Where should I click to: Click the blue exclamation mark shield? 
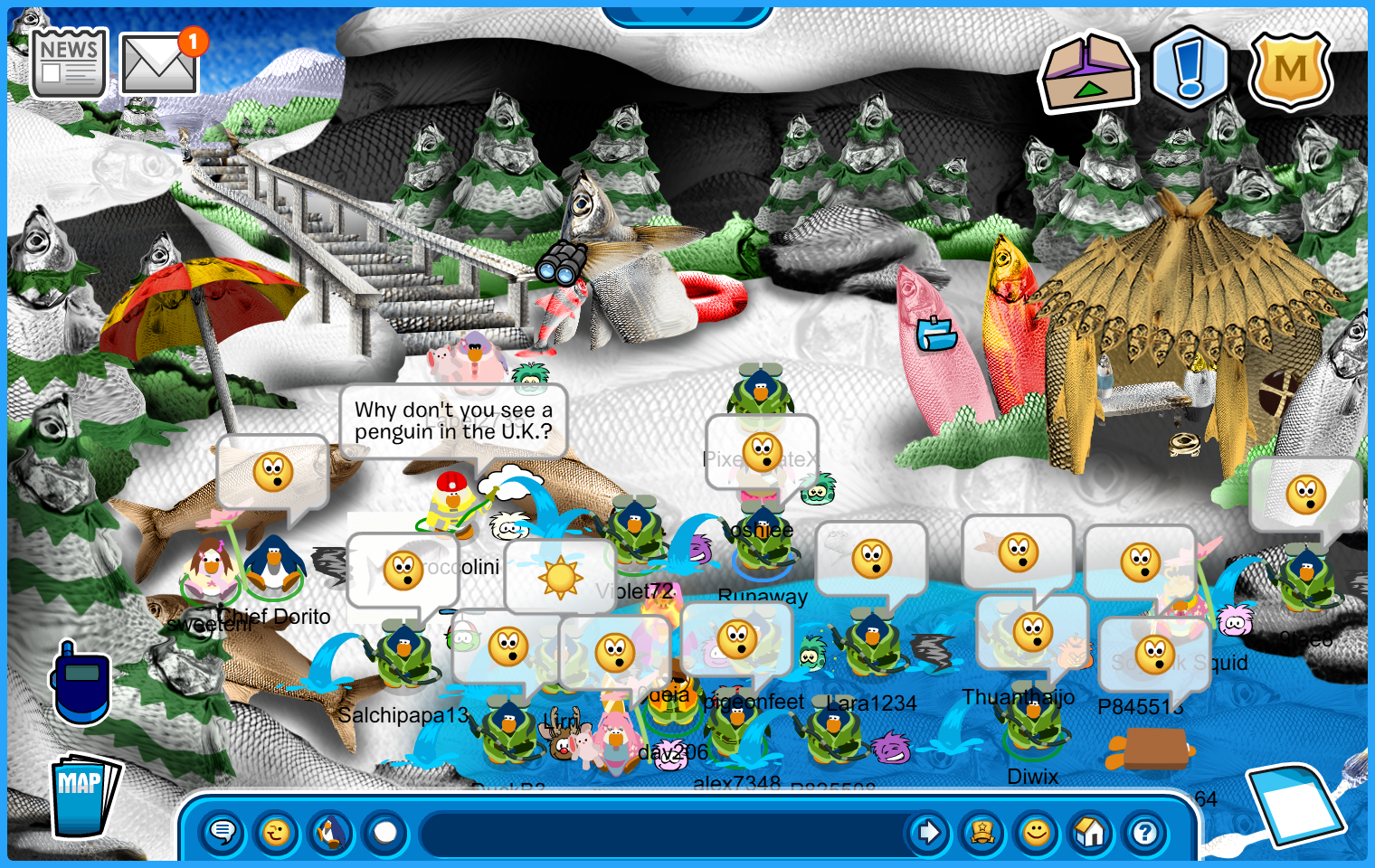point(1190,69)
